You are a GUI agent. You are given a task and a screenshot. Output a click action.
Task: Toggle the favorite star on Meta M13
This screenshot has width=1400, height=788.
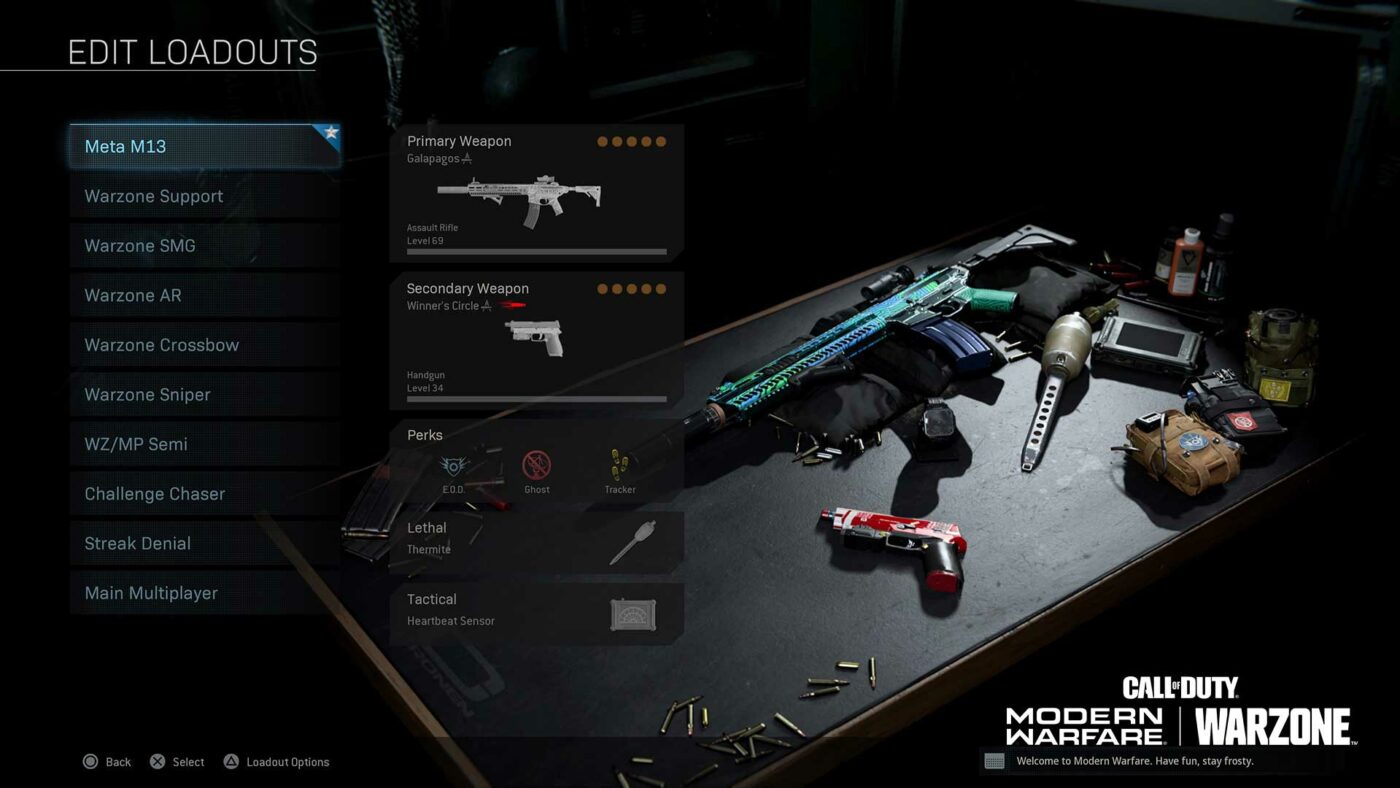[330, 132]
